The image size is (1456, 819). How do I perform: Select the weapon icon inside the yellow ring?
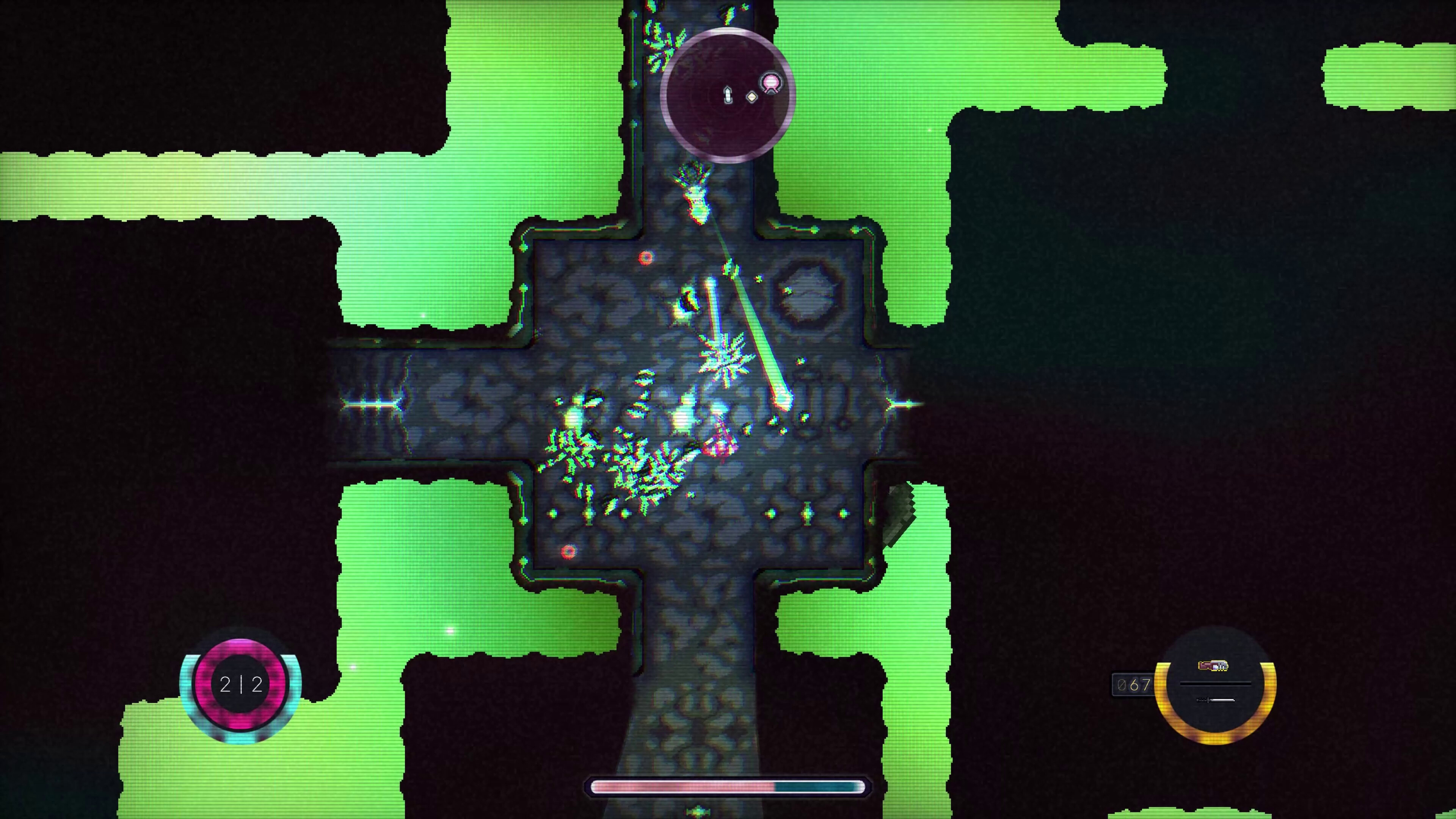tap(1213, 666)
